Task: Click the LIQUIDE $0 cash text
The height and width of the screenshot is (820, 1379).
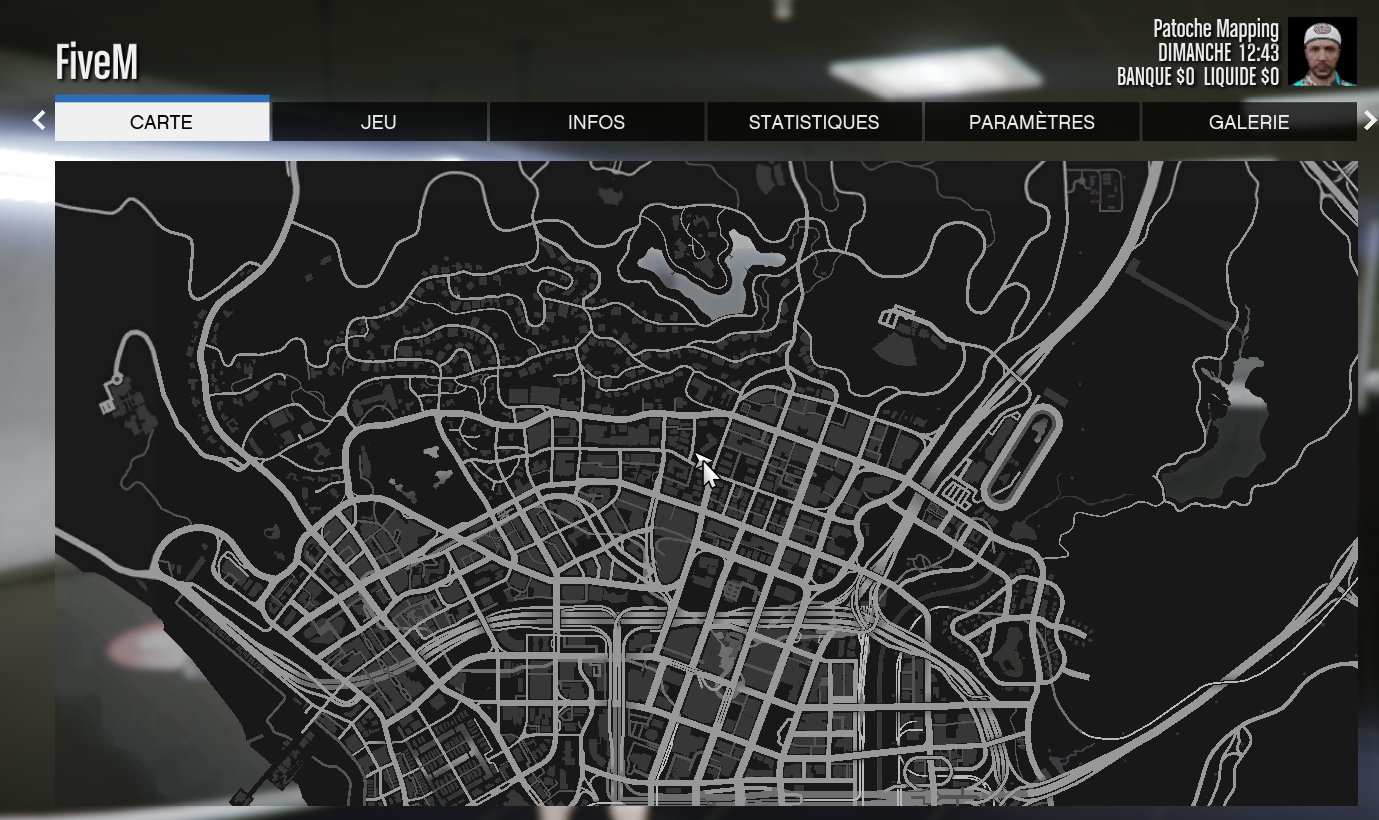Action: pyautogui.click(x=1240, y=76)
